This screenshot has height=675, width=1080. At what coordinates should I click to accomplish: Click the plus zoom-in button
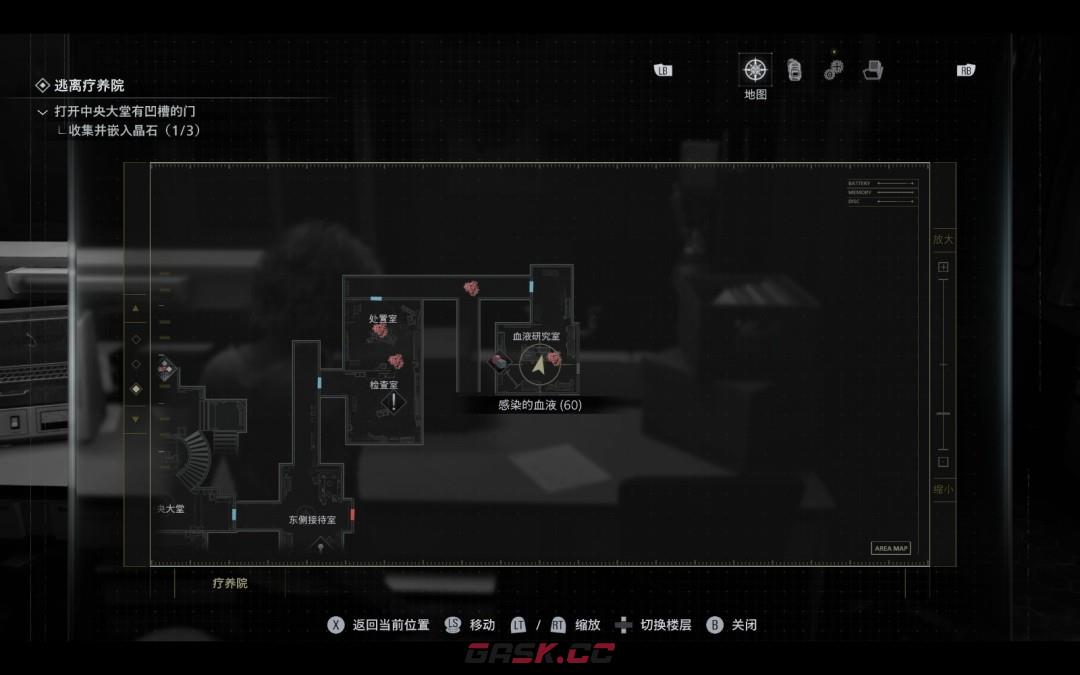pyautogui.click(x=943, y=267)
